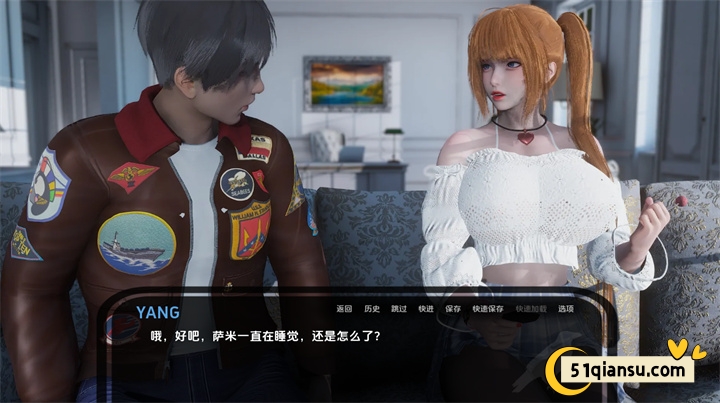
Task: Toggle 跳过 (Skip) in the quick menu
Action: (399, 308)
